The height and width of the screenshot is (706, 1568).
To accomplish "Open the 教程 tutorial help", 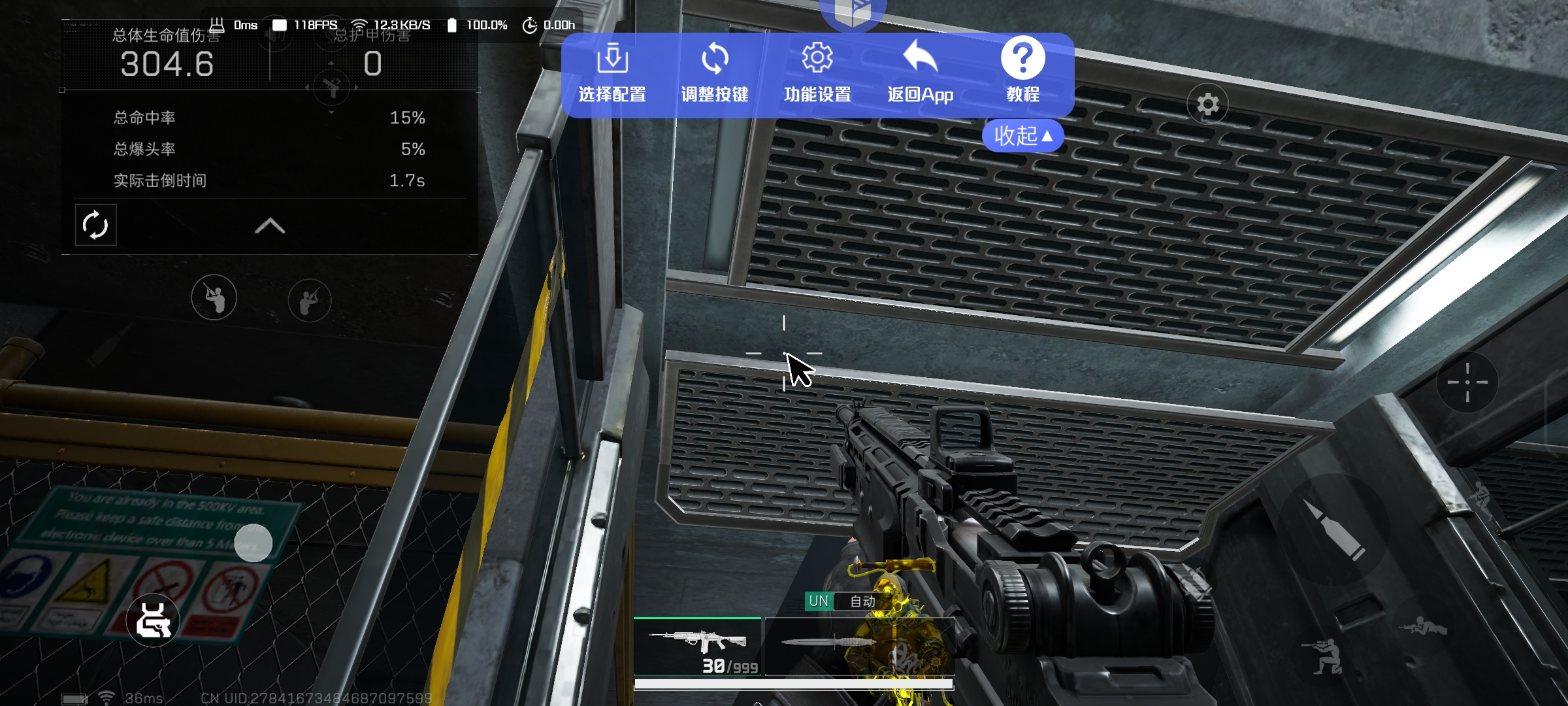I will [1022, 73].
